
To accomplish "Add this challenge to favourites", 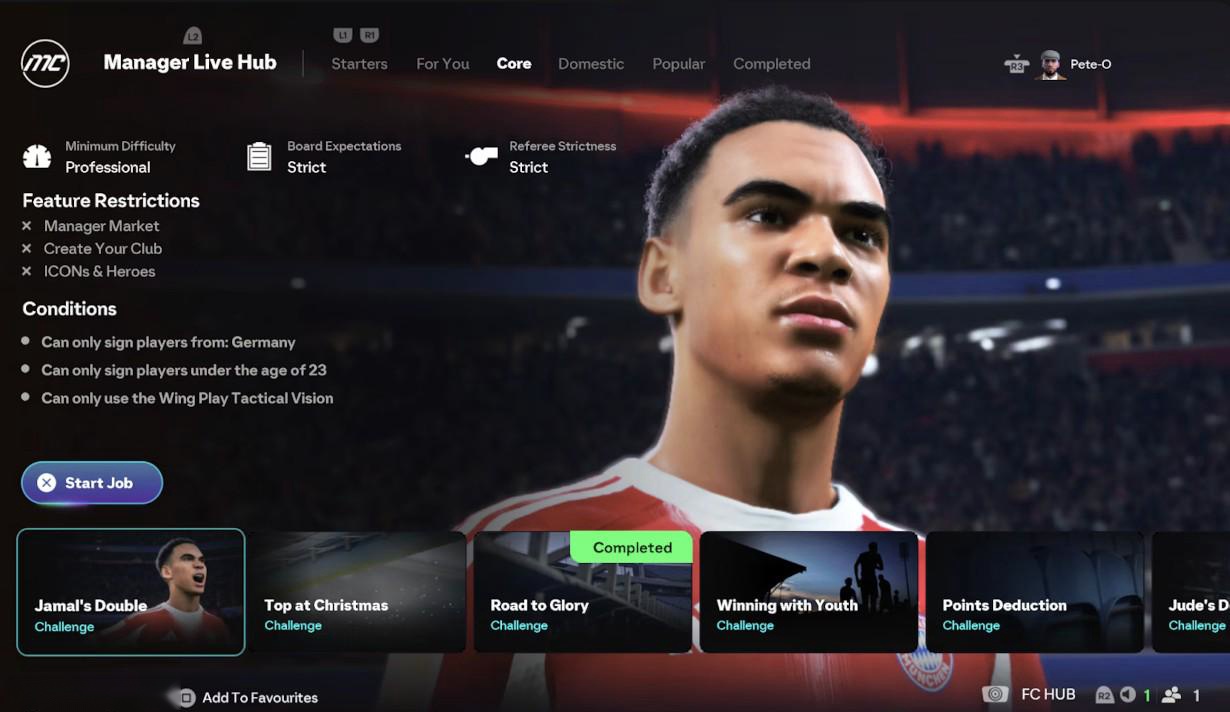I will tap(249, 698).
